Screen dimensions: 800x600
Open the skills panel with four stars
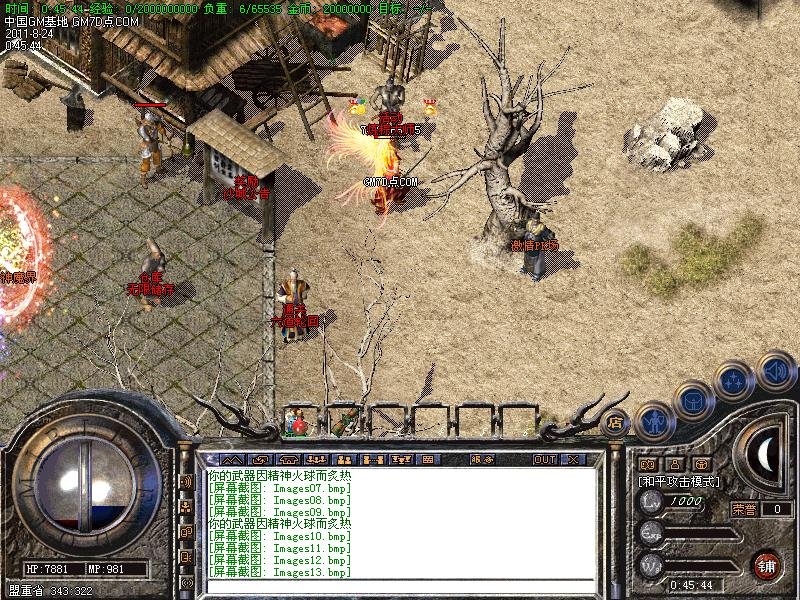[735, 381]
